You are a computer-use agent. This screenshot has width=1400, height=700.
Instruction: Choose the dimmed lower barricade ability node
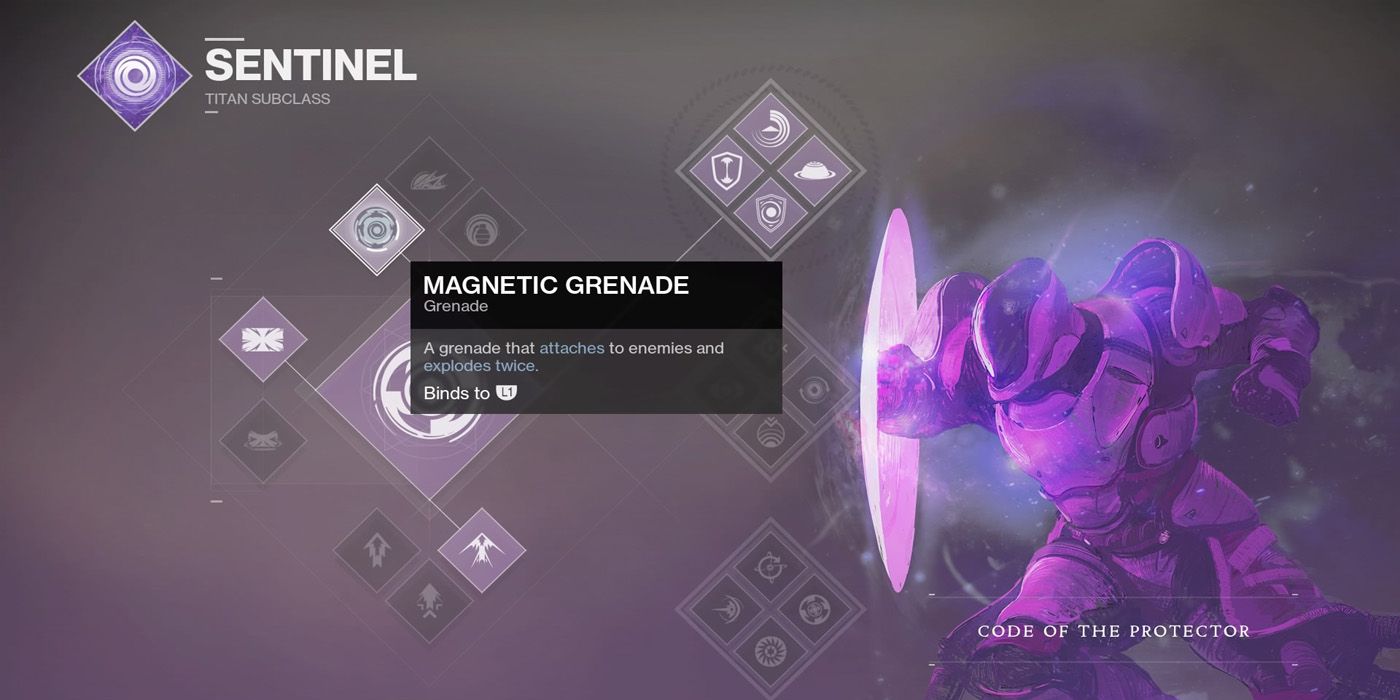(263, 441)
